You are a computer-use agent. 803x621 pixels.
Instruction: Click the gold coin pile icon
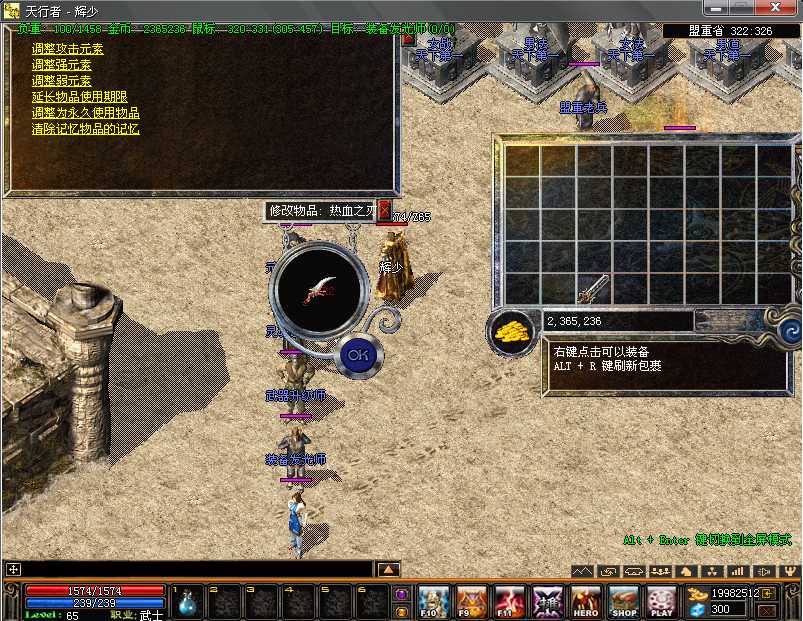point(512,331)
